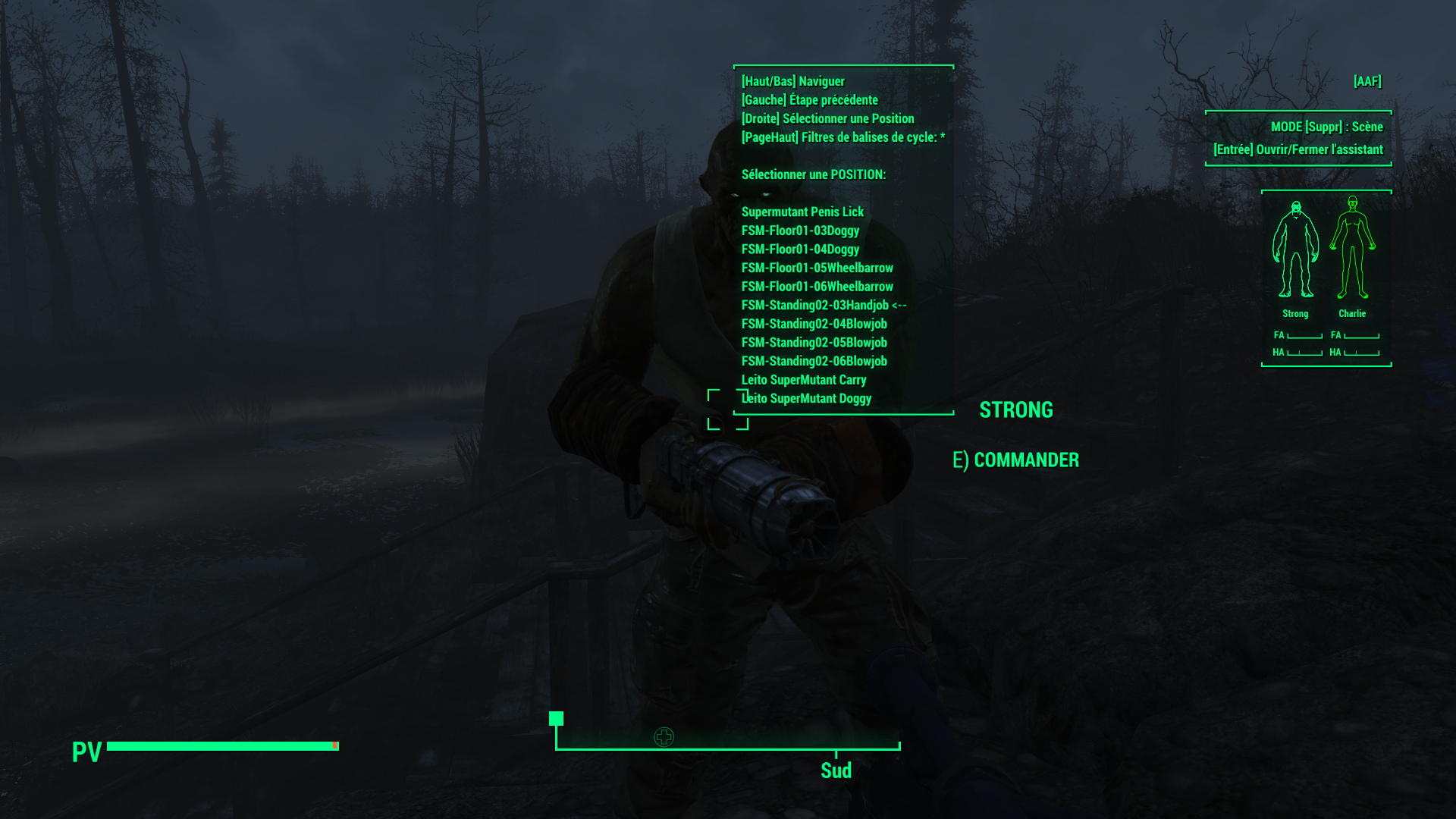Image resolution: width=1456 pixels, height=819 pixels.
Task: Click the Sud direction label on the compass
Action: click(x=835, y=770)
